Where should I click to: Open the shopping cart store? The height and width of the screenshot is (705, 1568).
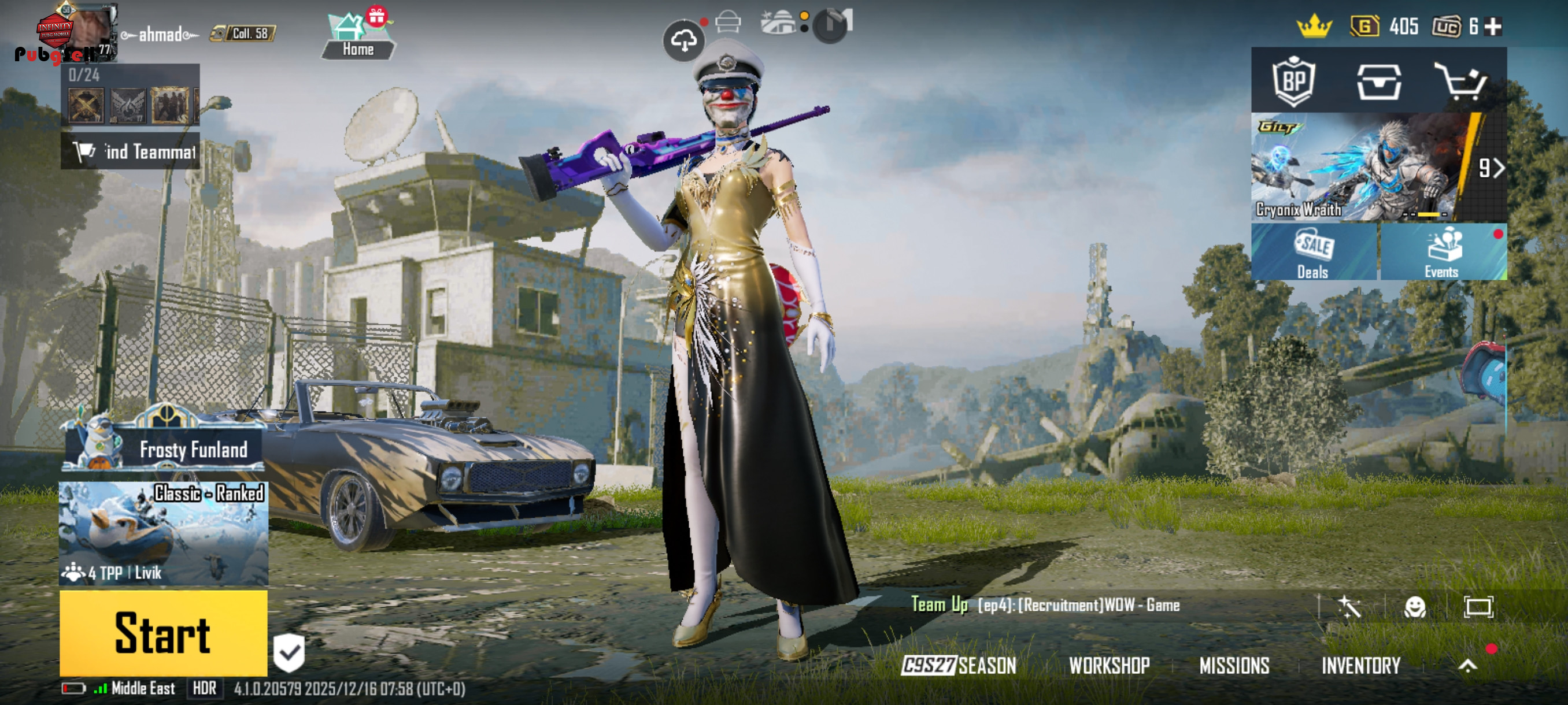(1462, 81)
